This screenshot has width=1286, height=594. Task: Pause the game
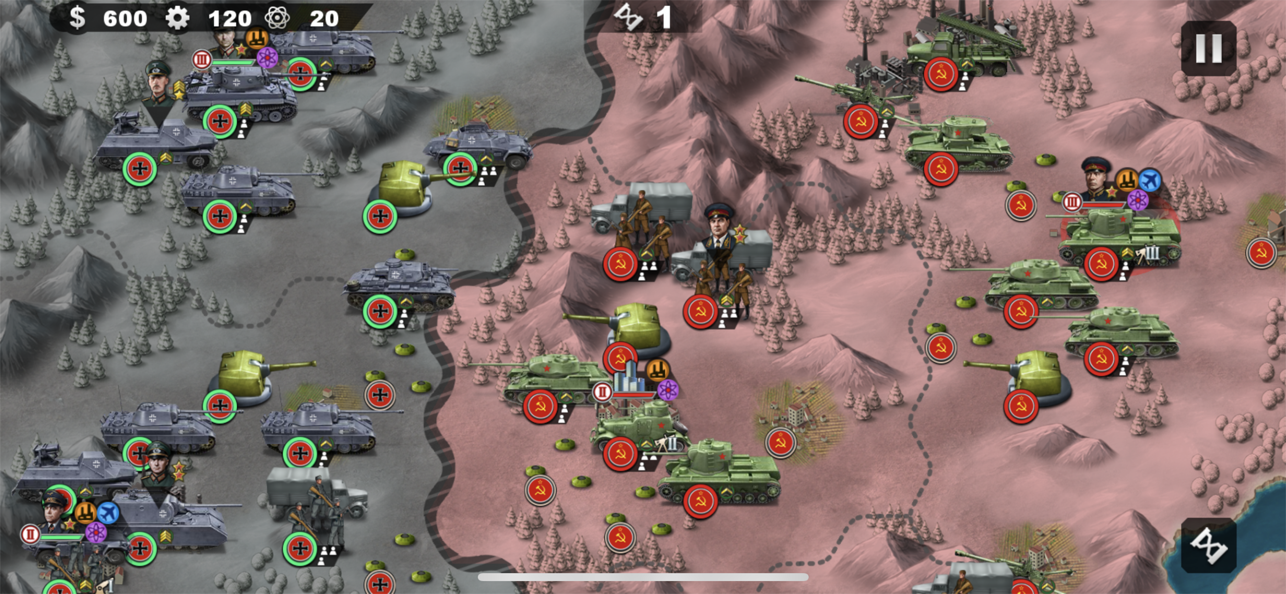point(1208,48)
